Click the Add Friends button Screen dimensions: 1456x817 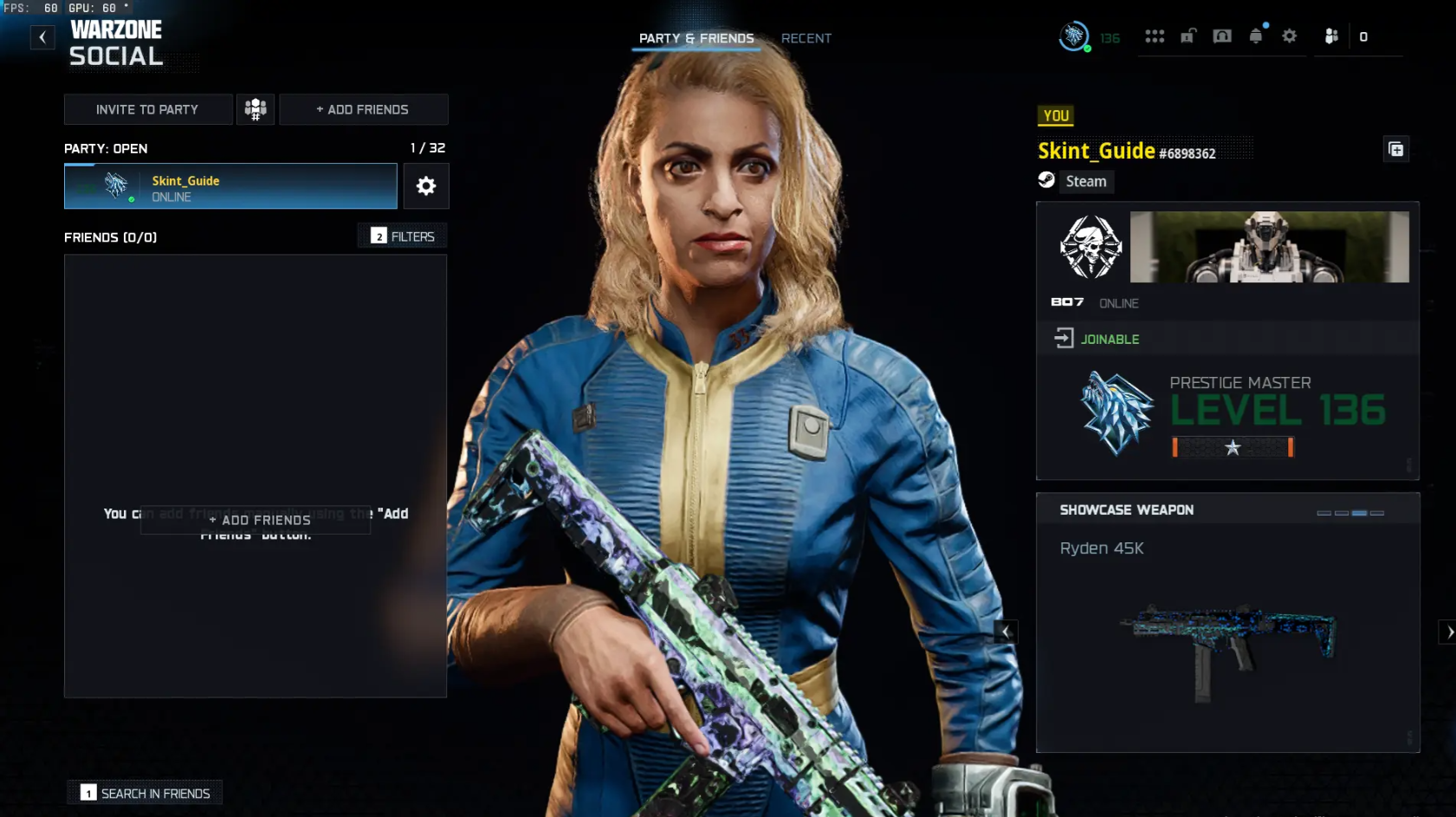[364, 109]
